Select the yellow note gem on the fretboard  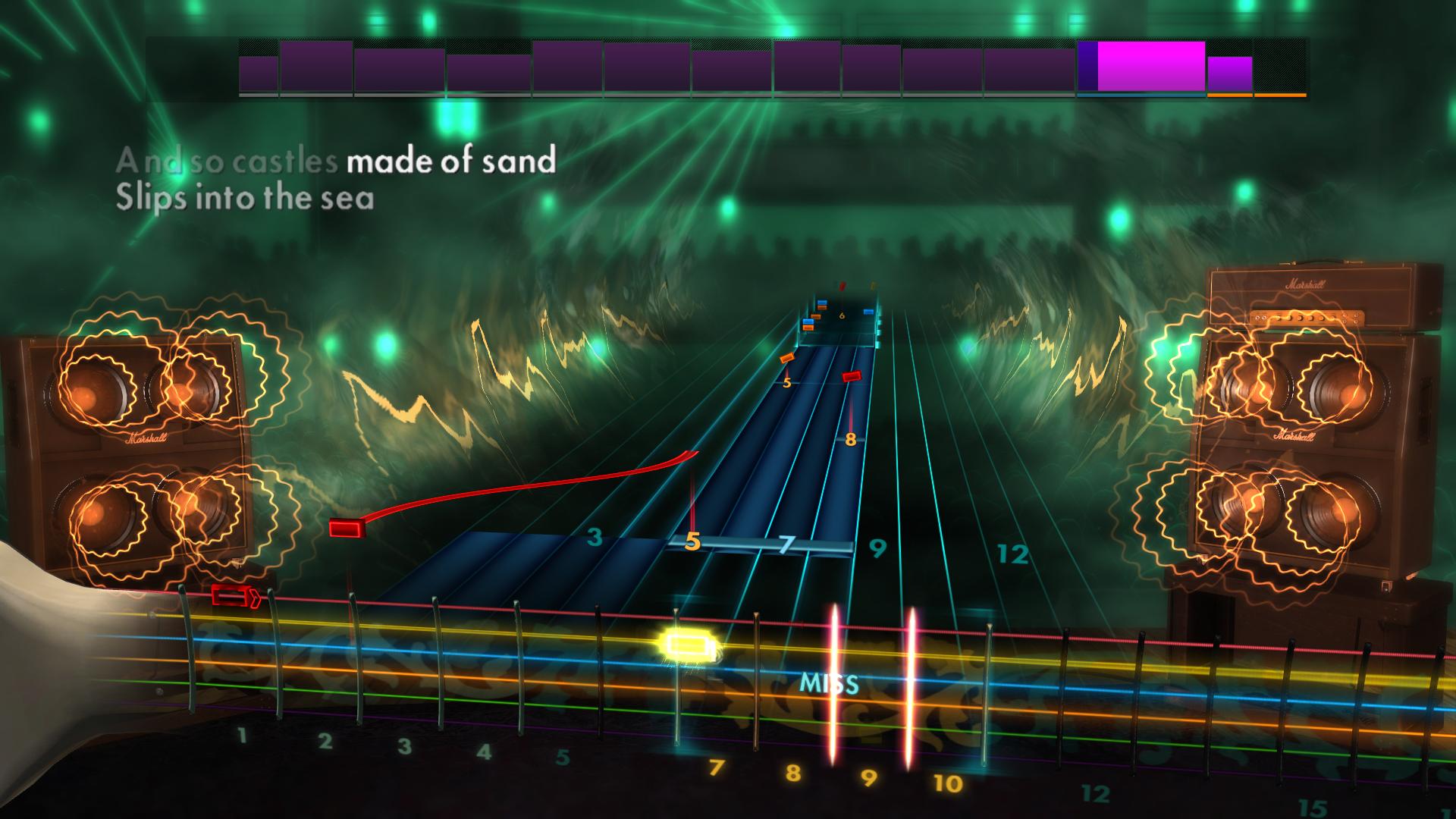690,644
